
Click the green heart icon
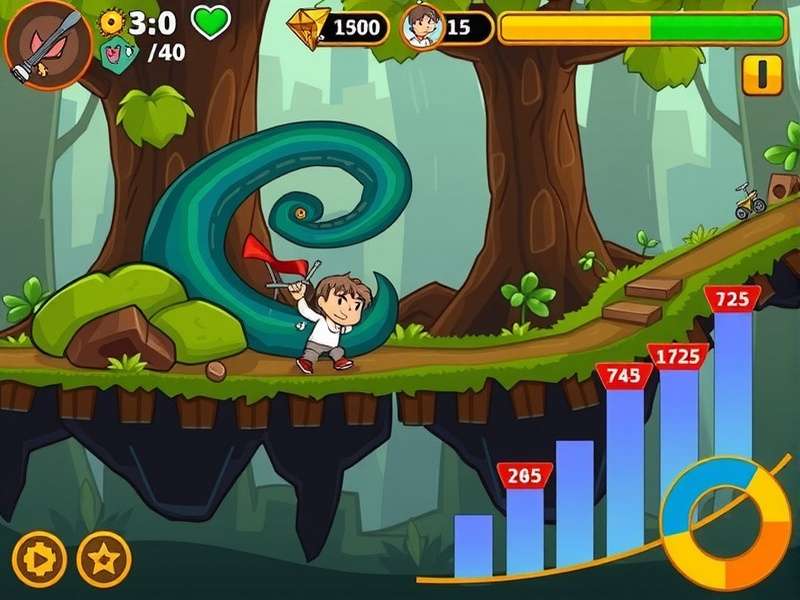click(x=210, y=21)
